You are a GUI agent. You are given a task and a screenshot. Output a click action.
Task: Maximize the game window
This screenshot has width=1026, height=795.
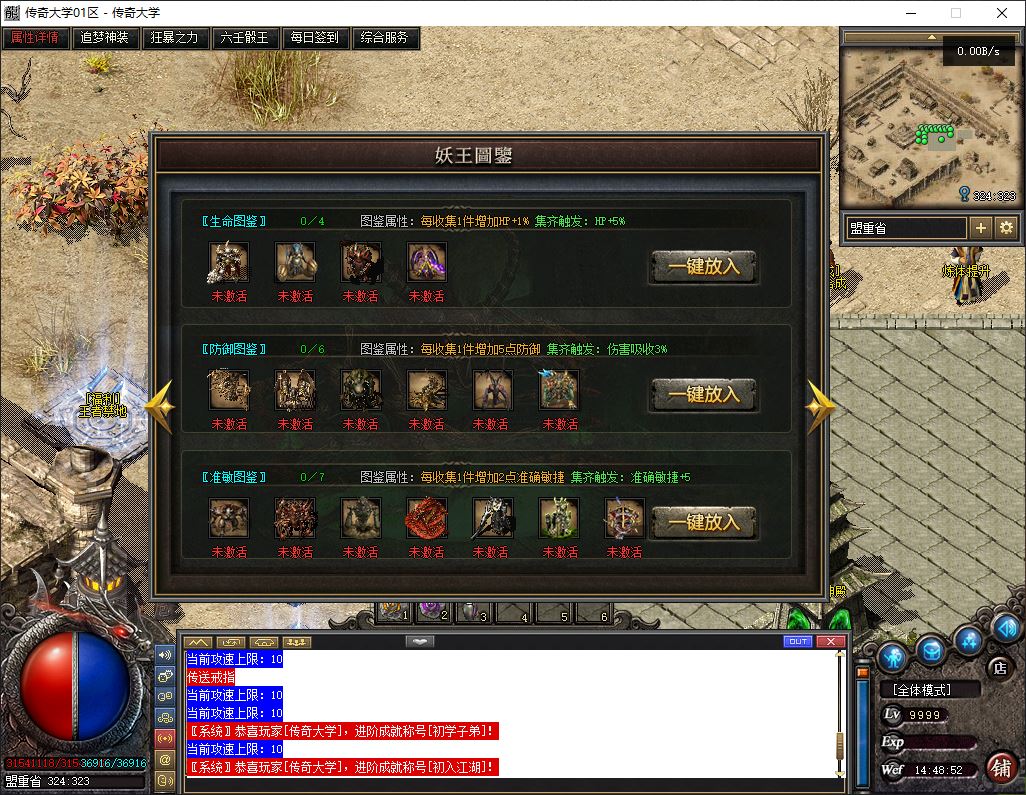(956, 14)
